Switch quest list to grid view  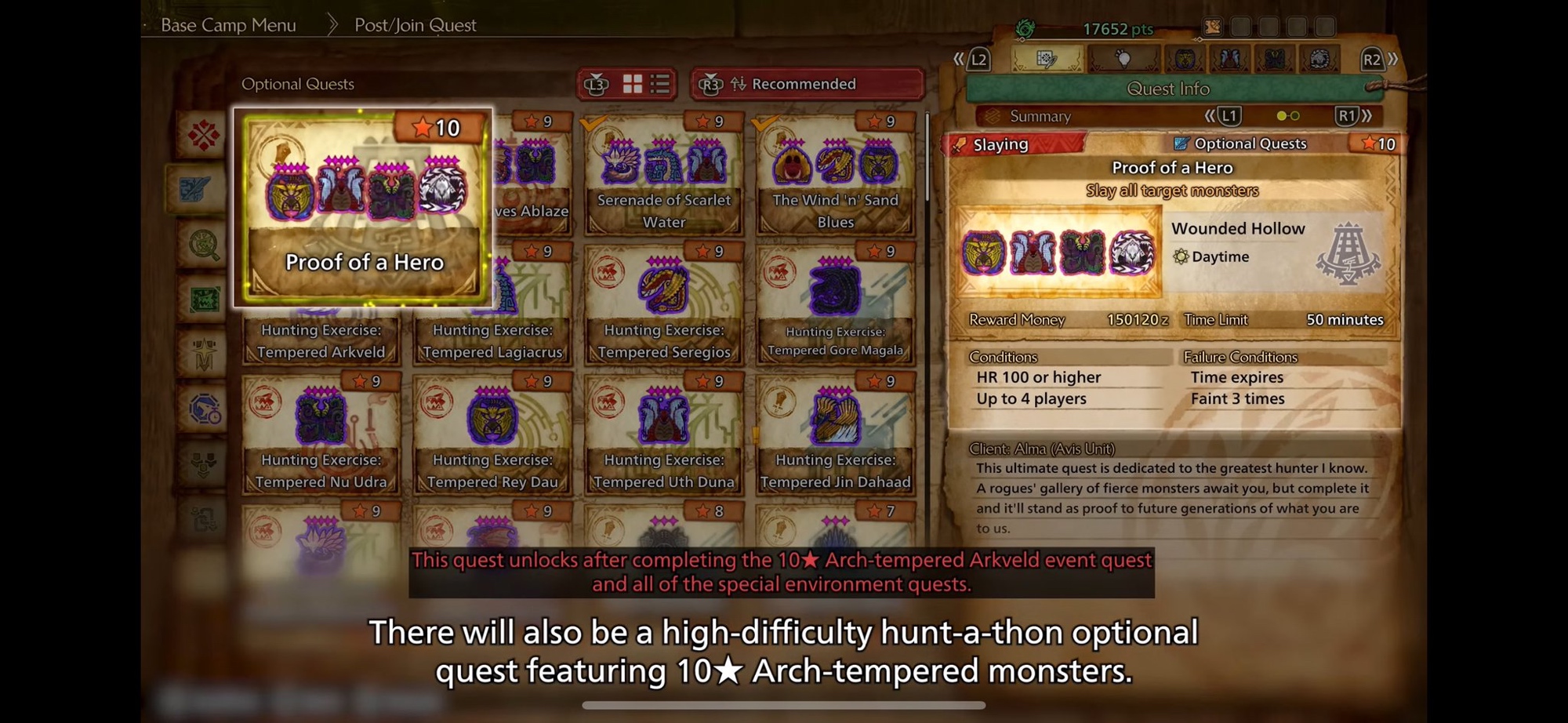point(633,84)
